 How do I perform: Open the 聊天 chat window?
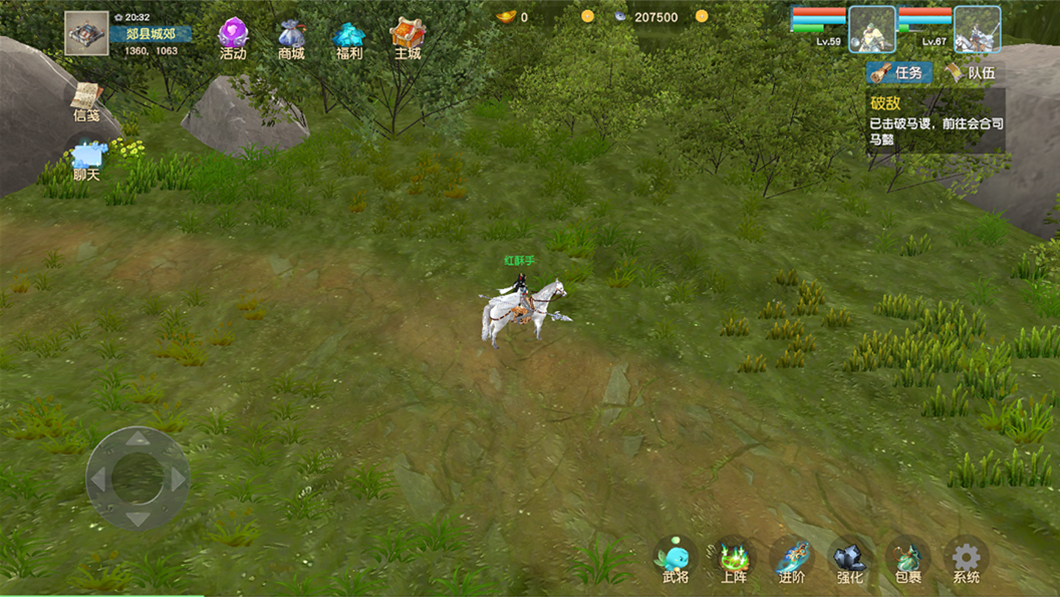(x=87, y=160)
